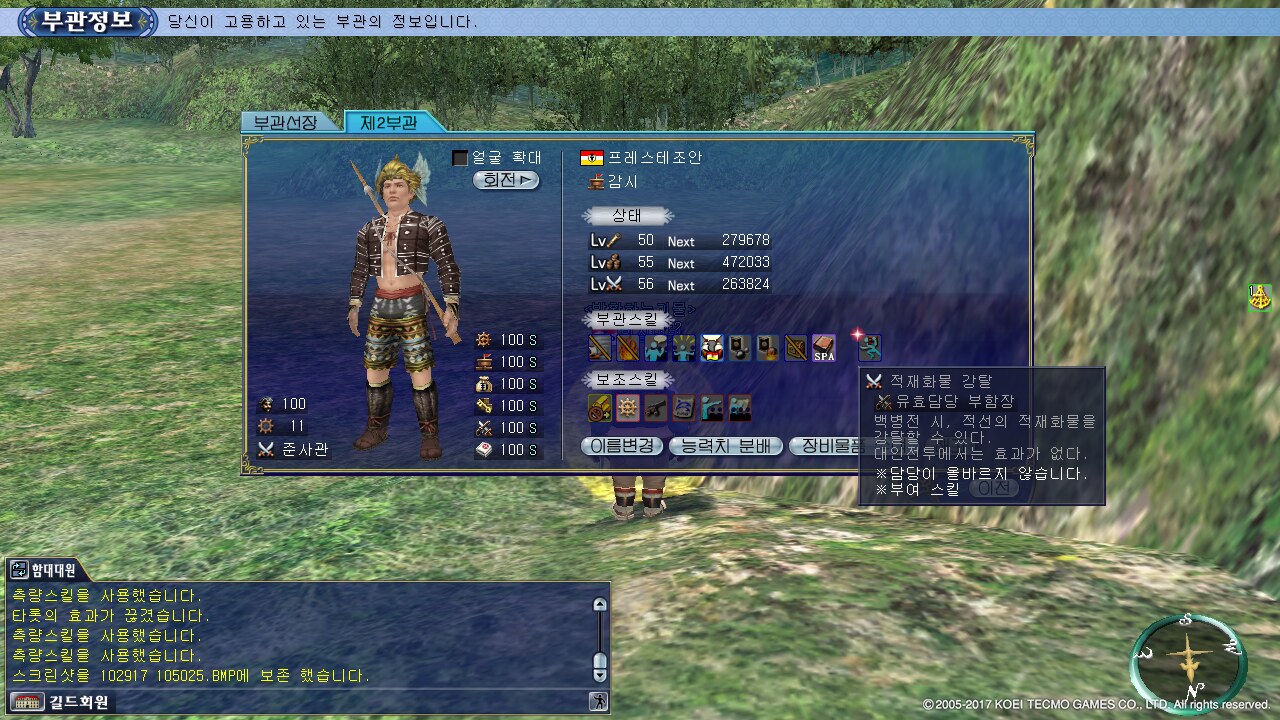
Task: Select the sparkling granted skill icon
Action: pos(869,347)
